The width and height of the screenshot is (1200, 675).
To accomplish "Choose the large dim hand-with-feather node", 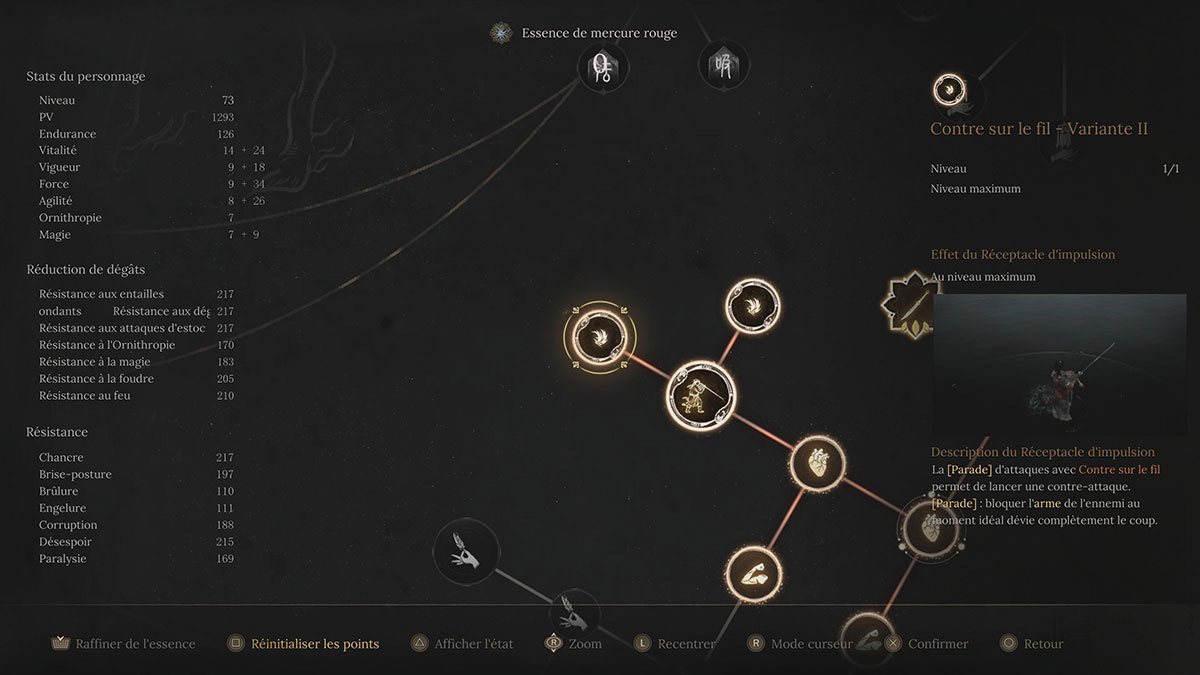I will click(467, 553).
